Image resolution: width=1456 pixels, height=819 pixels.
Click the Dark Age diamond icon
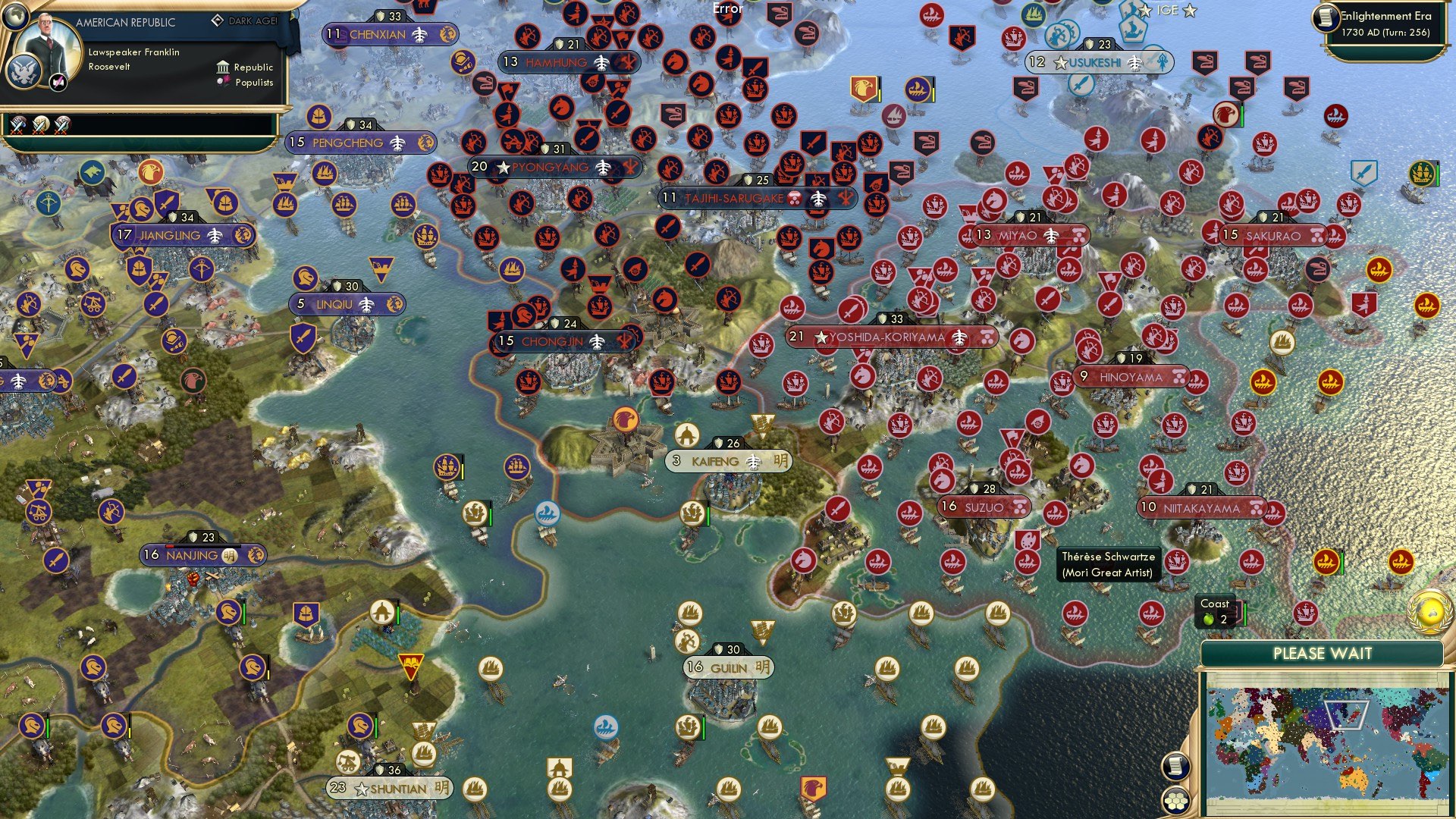point(218,20)
